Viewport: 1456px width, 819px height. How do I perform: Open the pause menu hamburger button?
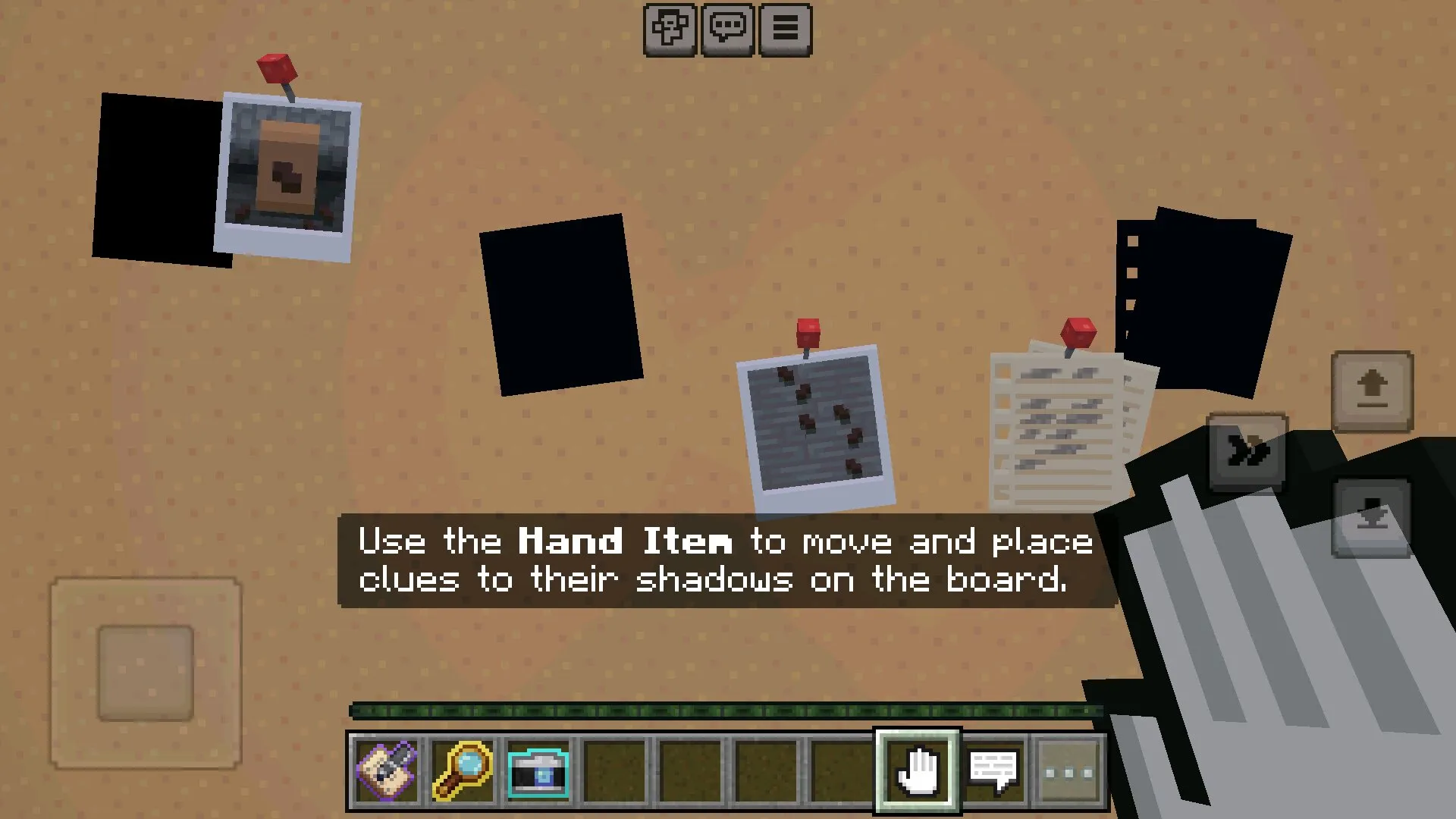click(x=785, y=30)
